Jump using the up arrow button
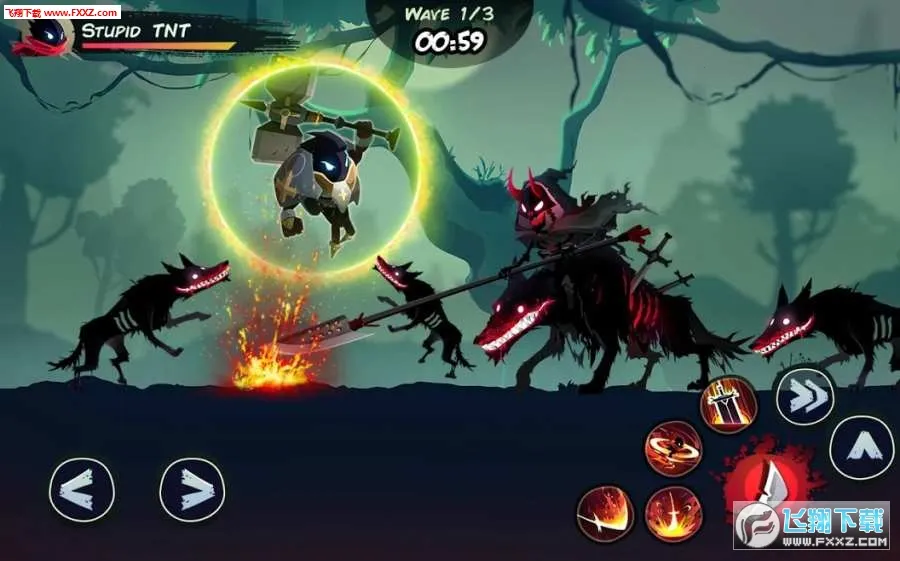Viewport: 900px width, 561px height. 861,447
